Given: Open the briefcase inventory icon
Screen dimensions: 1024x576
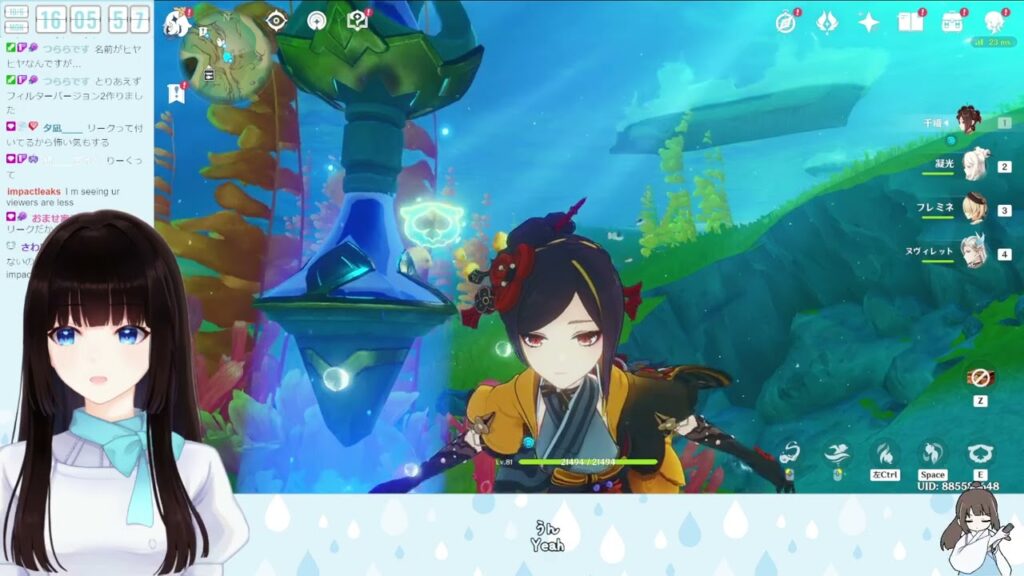Looking at the screenshot, I should 952,22.
